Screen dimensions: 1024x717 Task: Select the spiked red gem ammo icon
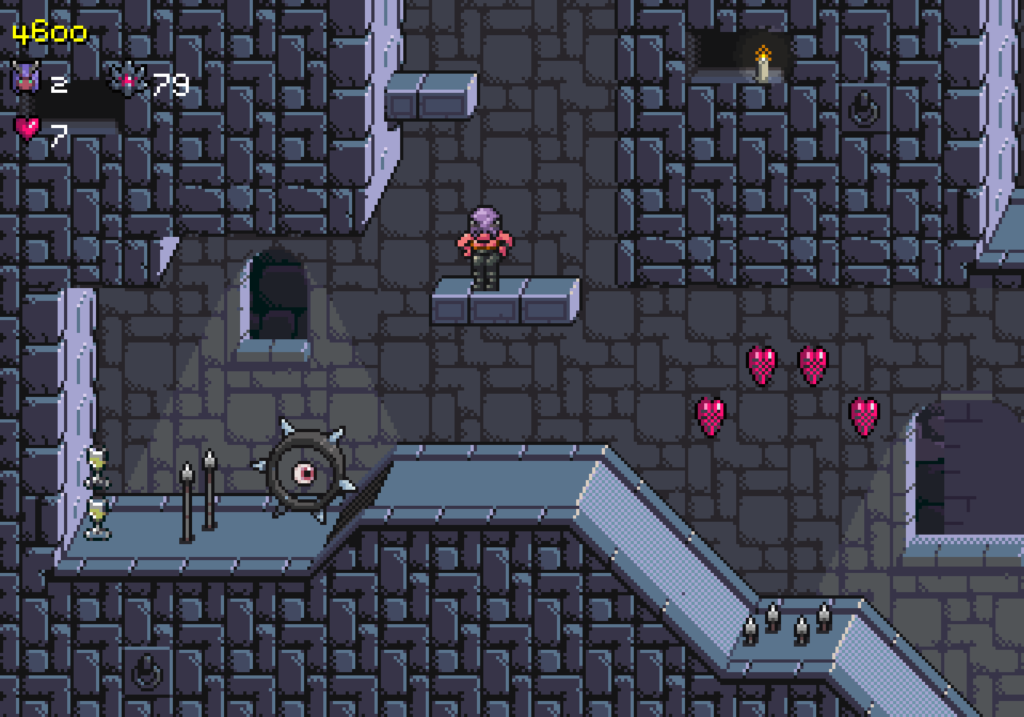[128, 81]
